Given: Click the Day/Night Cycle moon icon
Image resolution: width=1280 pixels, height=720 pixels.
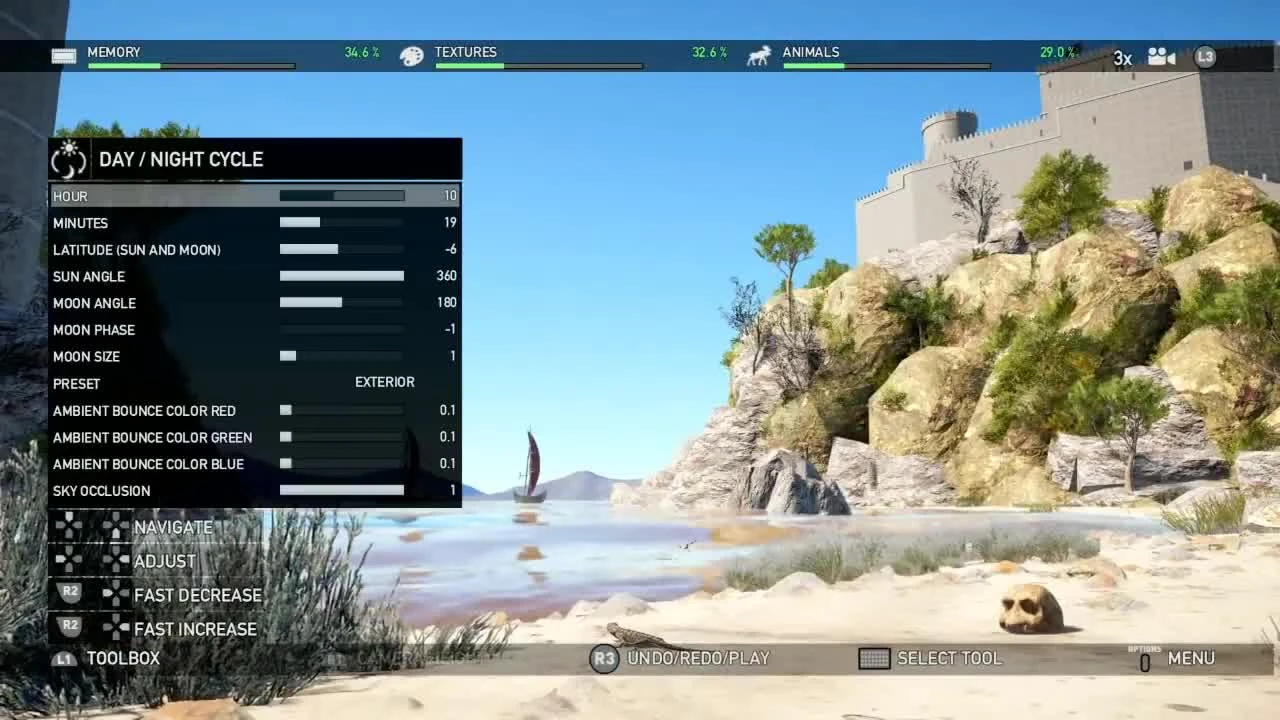Looking at the screenshot, I should click(x=68, y=158).
